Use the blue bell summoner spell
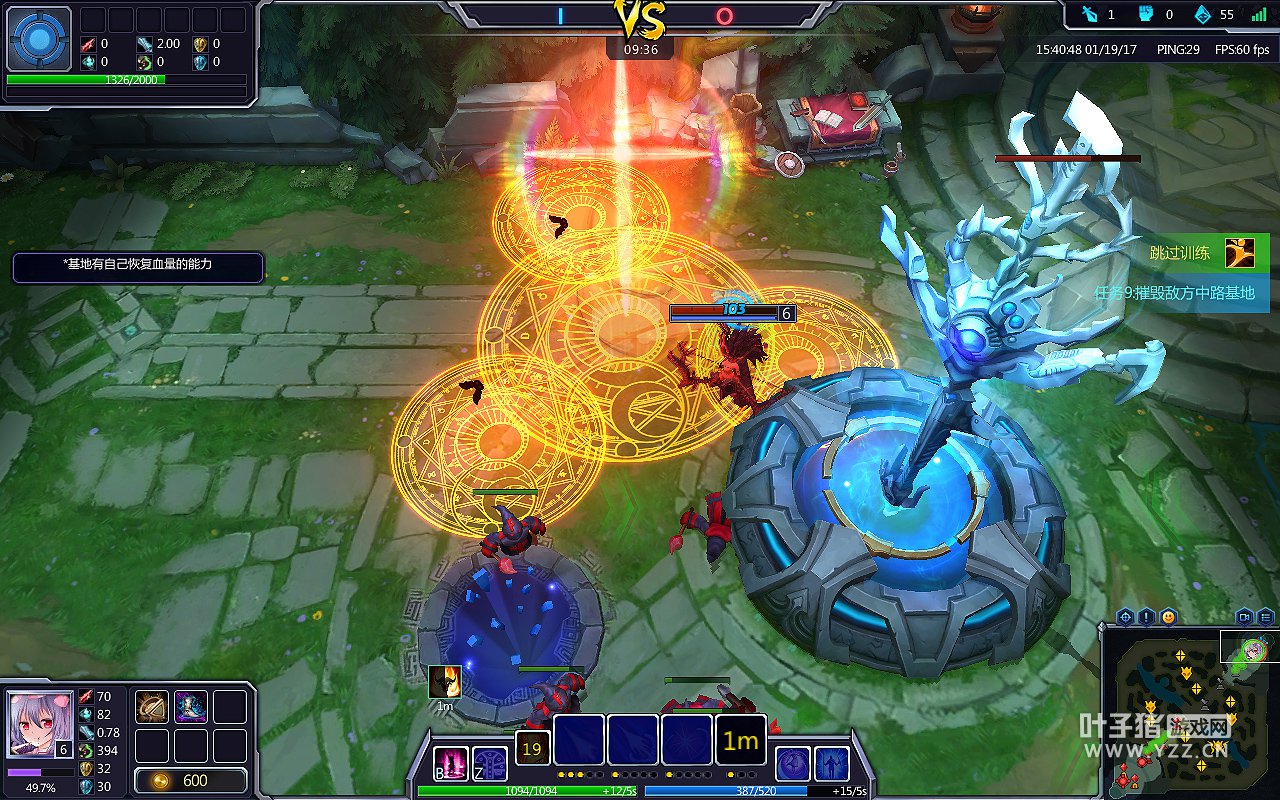Viewport: 1280px width, 800px height. pos(793,764)
